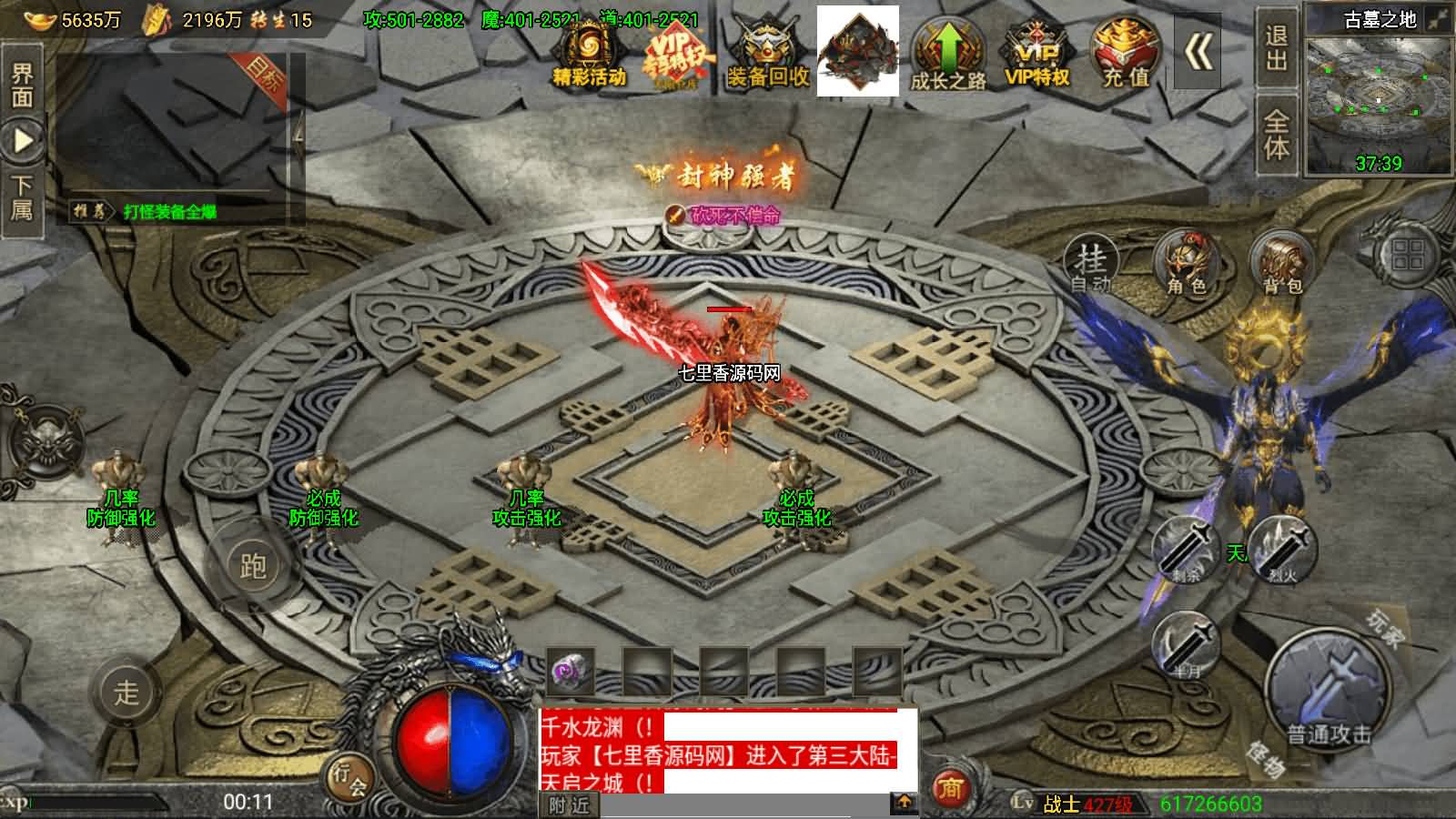Switch movement to 走 walk
The image size is (1456, 819).
[x=126, y=692]
